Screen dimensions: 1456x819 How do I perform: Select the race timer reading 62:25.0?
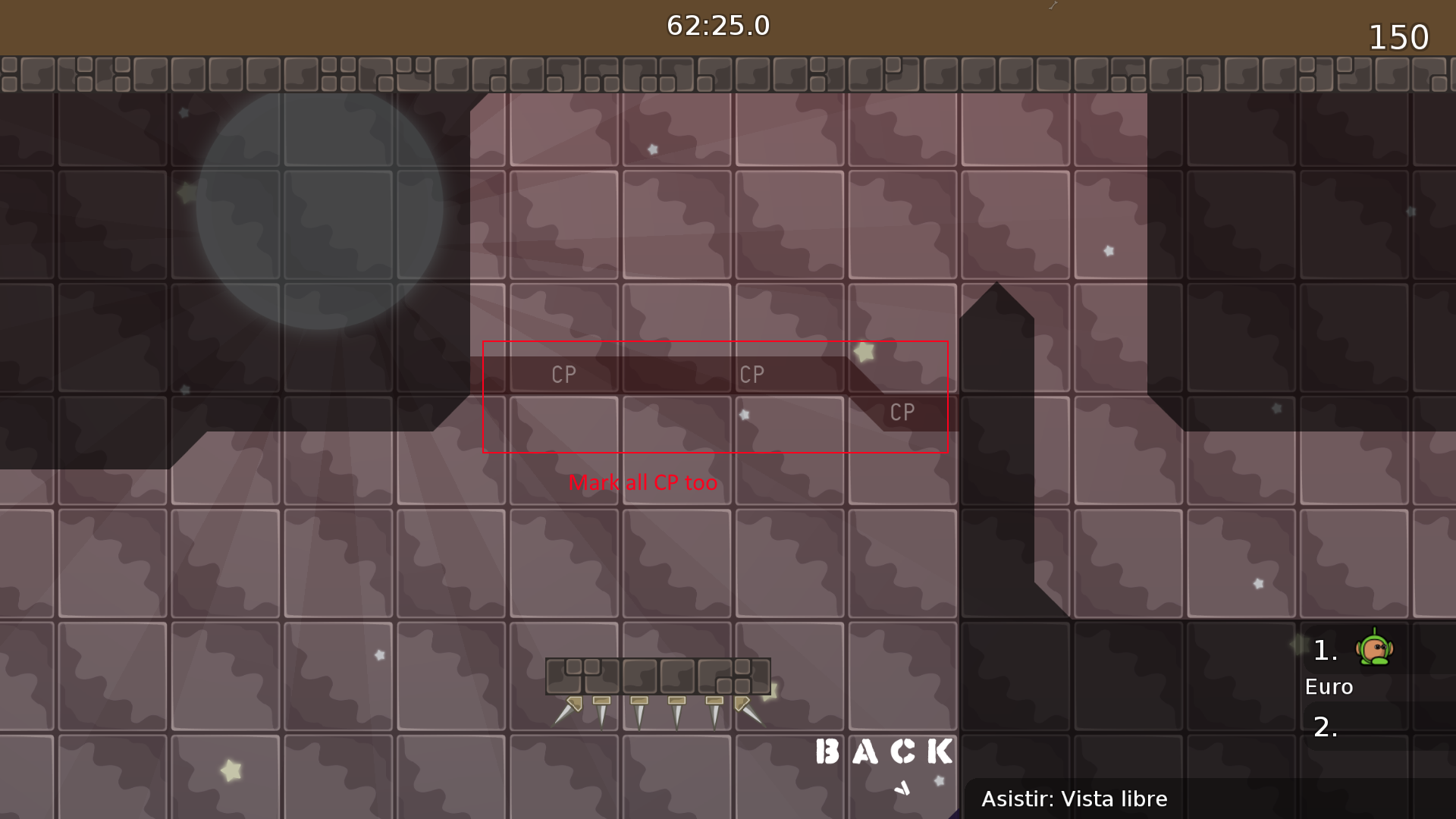click(718, 25)
